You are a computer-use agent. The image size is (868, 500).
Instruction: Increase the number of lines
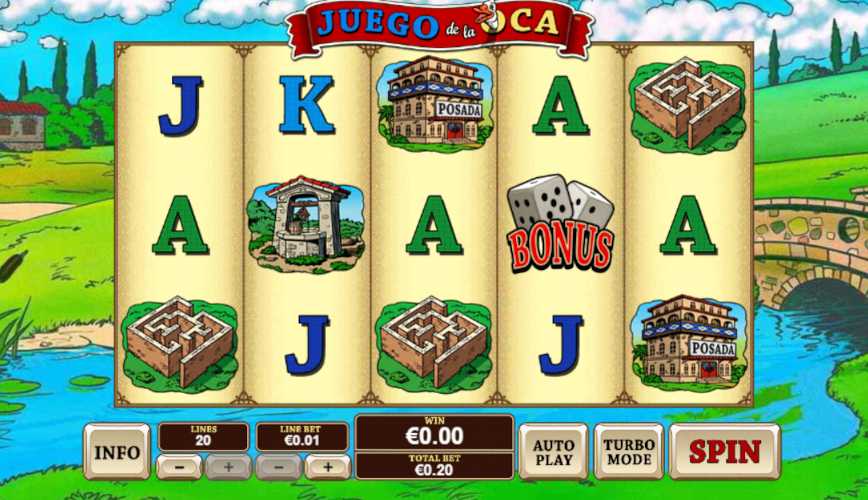point(227,467)
